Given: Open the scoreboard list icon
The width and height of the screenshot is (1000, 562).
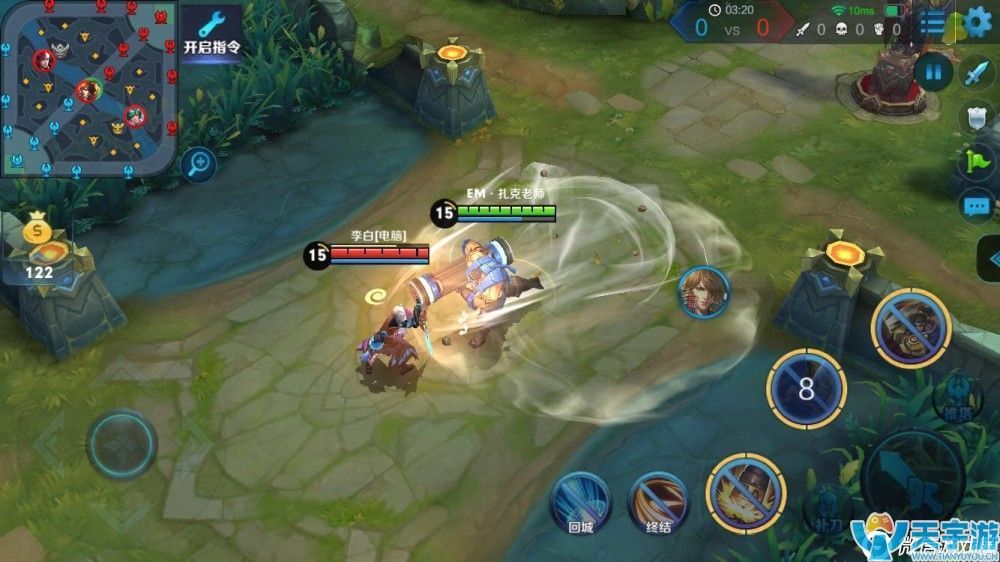Looking at the screenshot, I should coord(932,23).
